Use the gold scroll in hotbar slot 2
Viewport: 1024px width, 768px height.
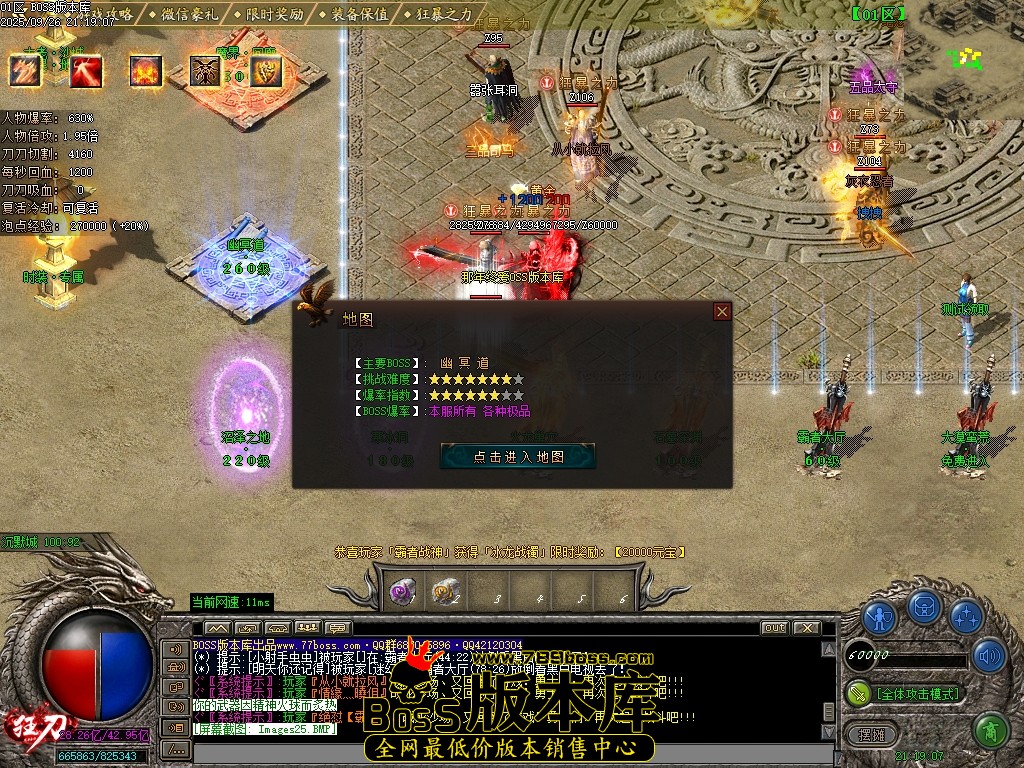coord(445,592)
